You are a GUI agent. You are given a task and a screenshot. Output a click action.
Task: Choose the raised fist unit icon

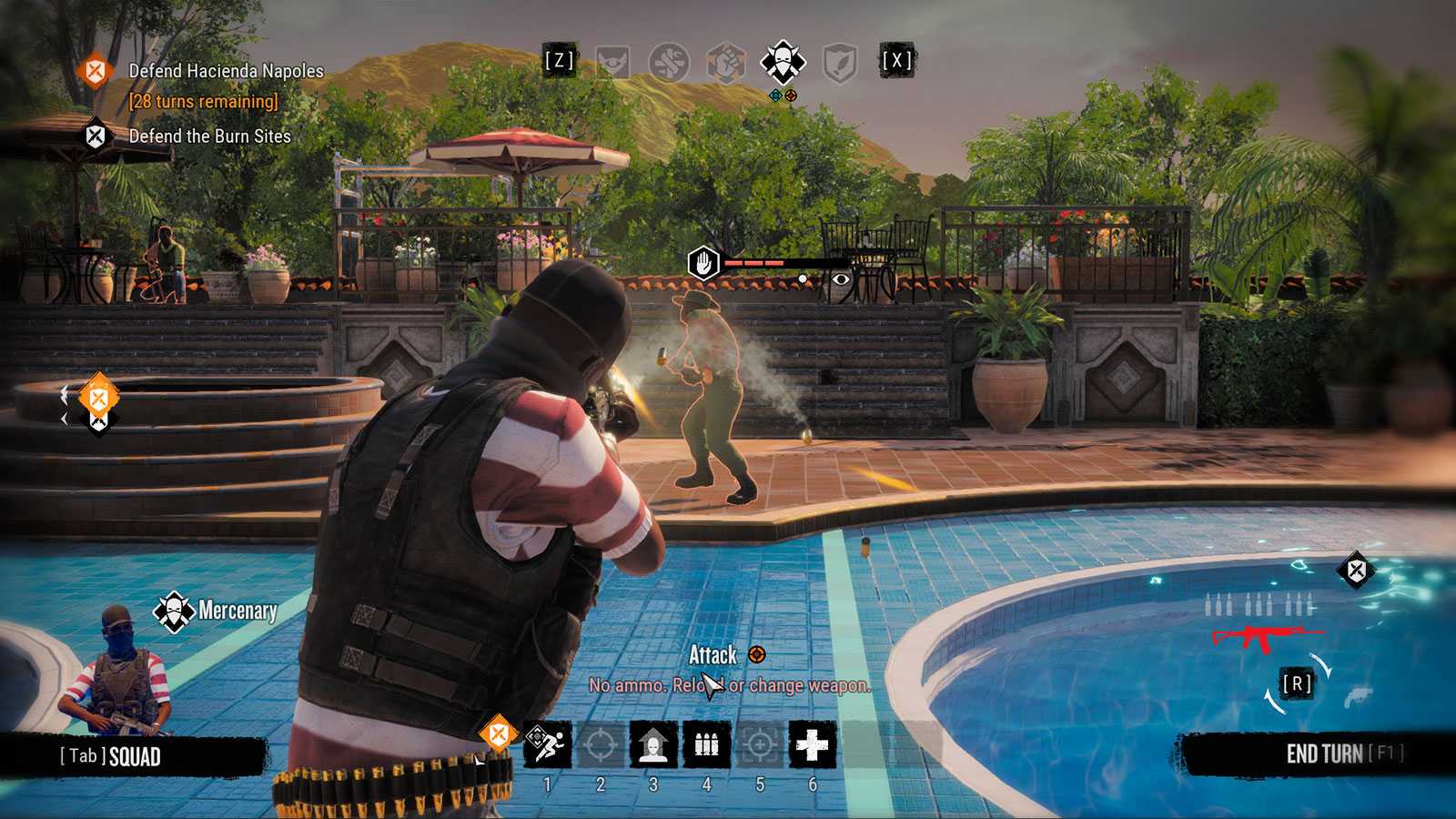tap(726, 62)
